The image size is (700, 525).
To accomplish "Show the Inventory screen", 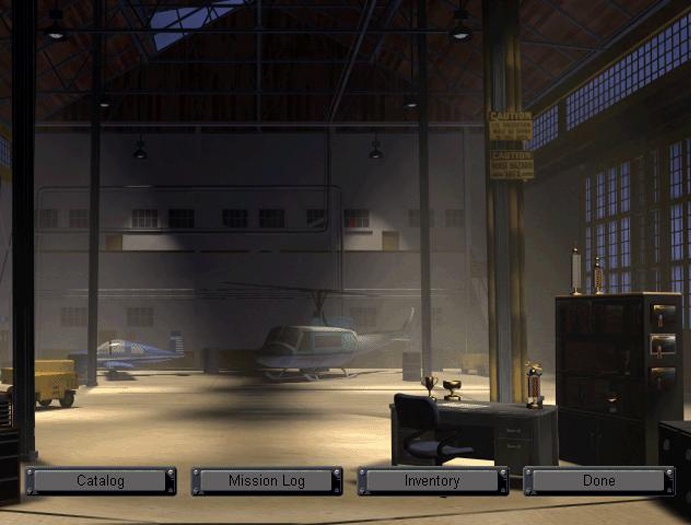I will (x=432, y=481).
